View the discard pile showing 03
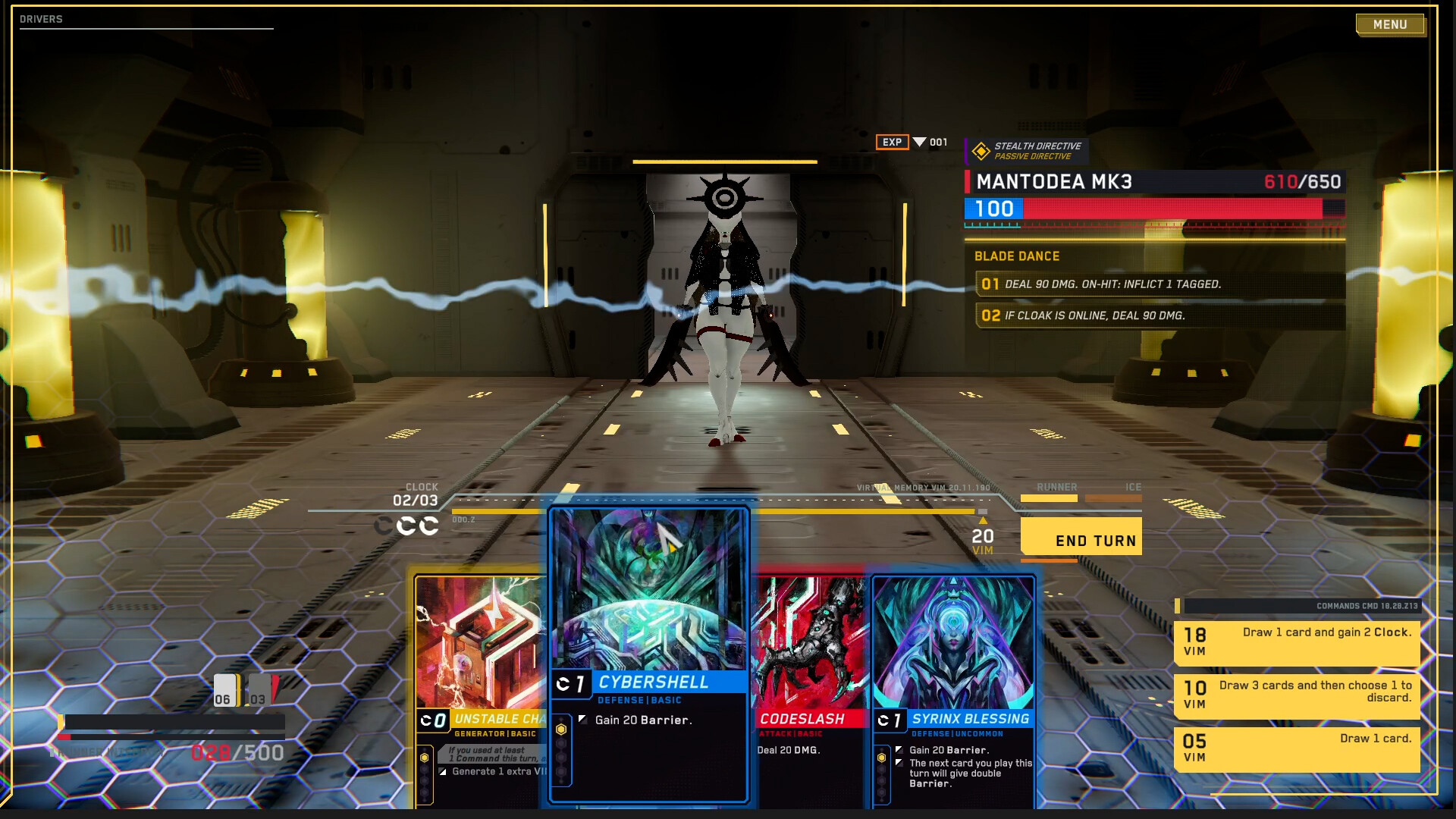 [x=259, y=691]
